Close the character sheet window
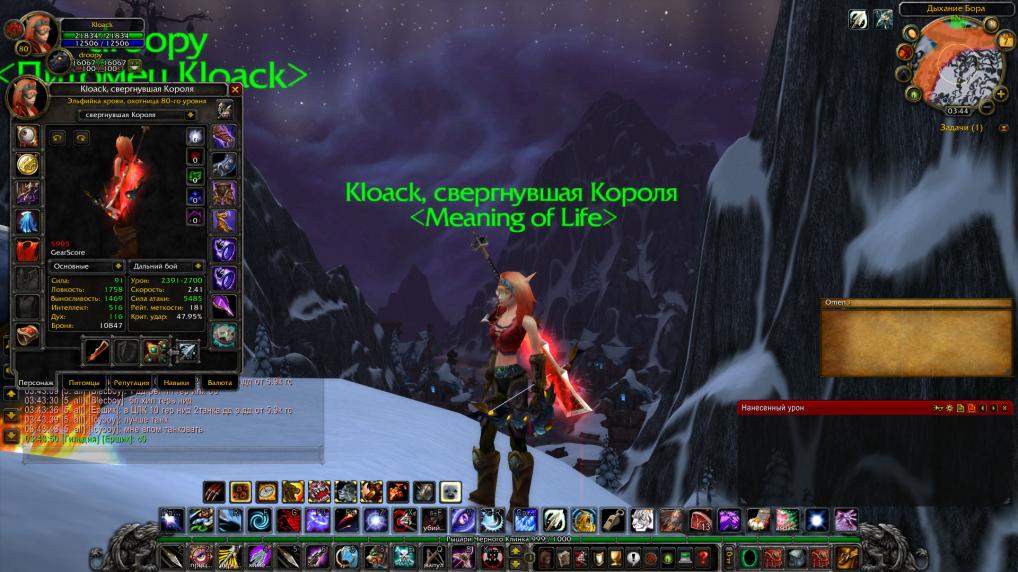1018x572 pixels. pos(236,89)
